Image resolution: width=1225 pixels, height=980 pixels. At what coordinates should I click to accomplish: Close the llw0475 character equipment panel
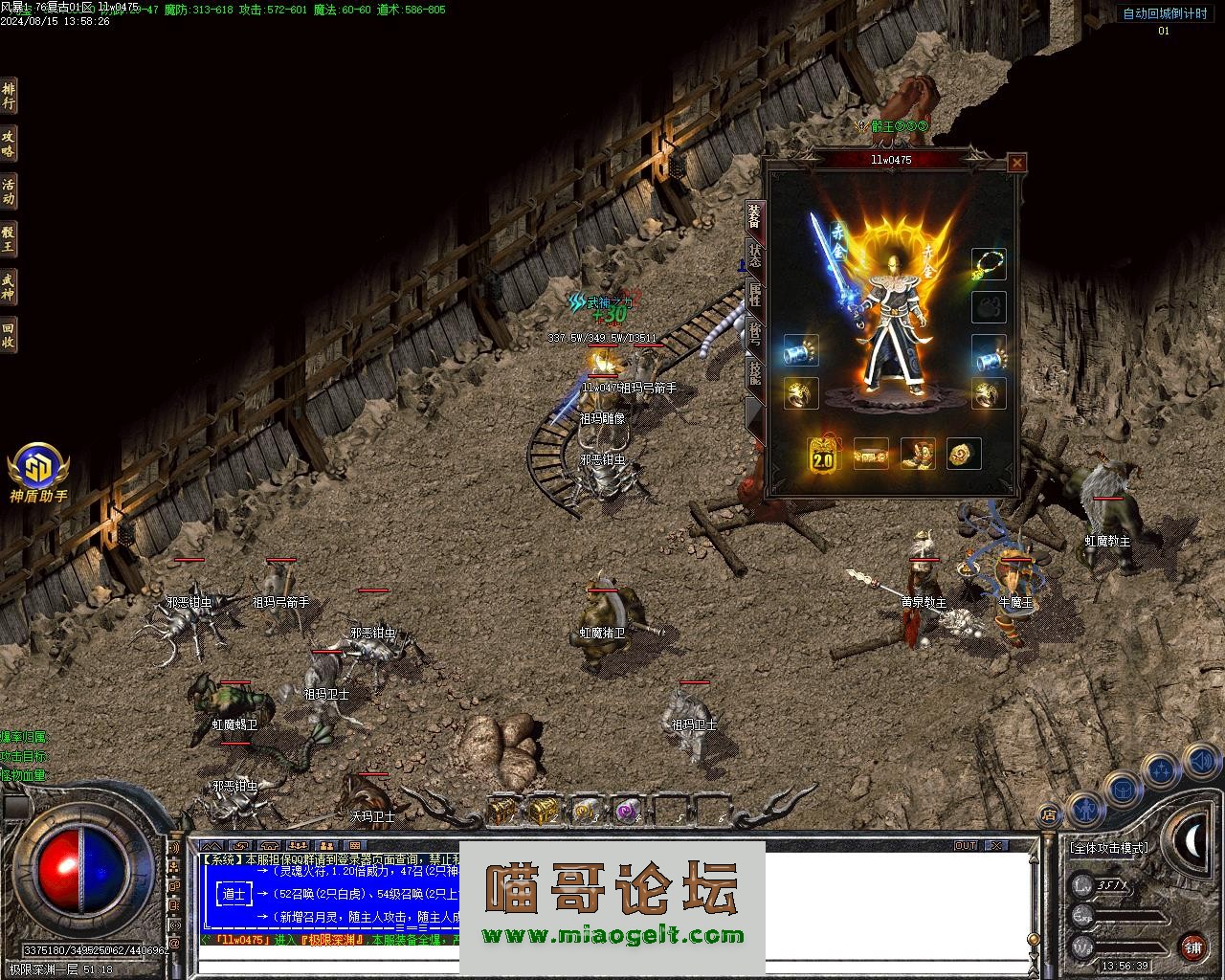pyautogui.click(x=1016, y=163)
